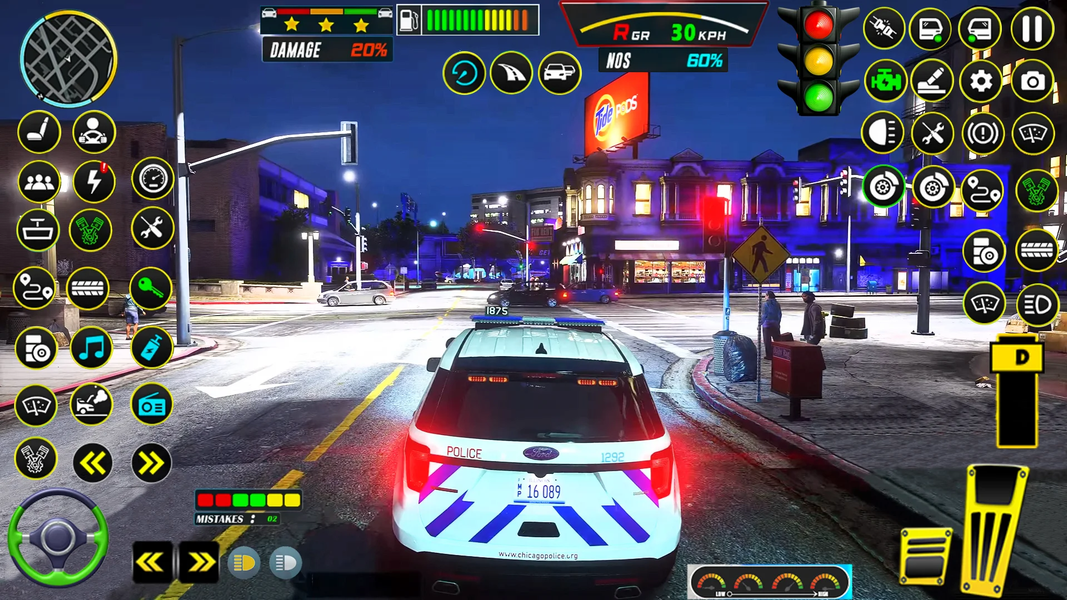
Task: Show the passengers group icon
Action: point(39,182)
